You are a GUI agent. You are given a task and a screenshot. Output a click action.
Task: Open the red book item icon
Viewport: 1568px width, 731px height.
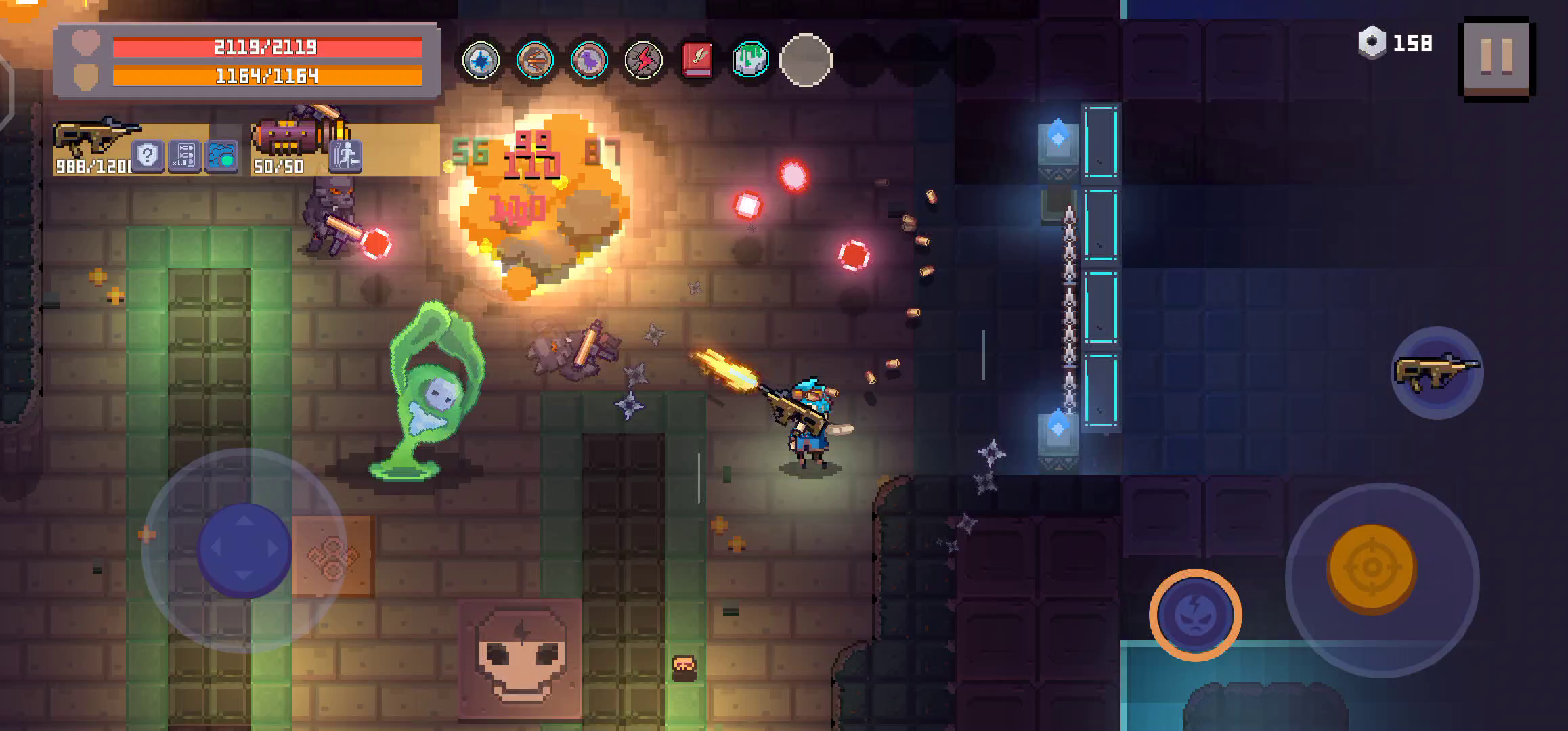point(697,61)
